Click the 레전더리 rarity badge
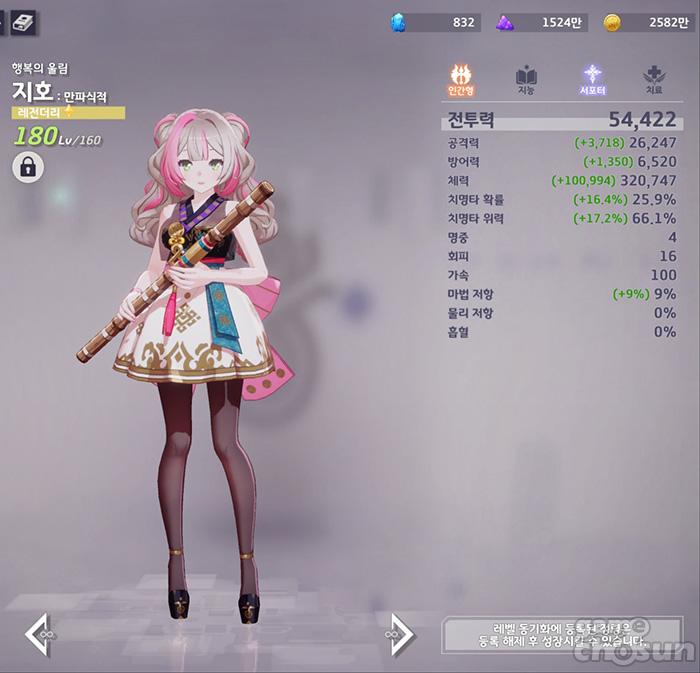This screenshot has height=673, width=700. pyautogui.click(x=68, y=113)
